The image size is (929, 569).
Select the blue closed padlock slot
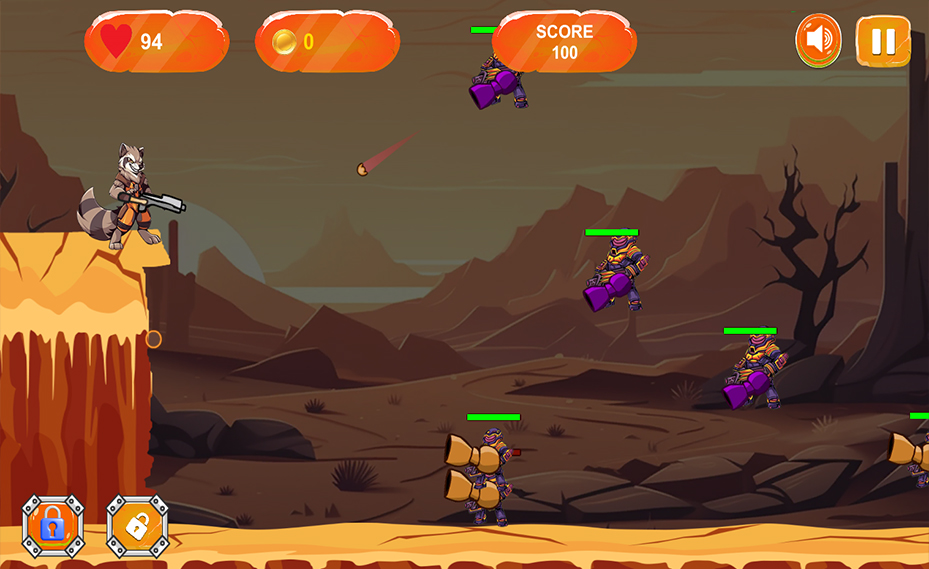(52, 525)
